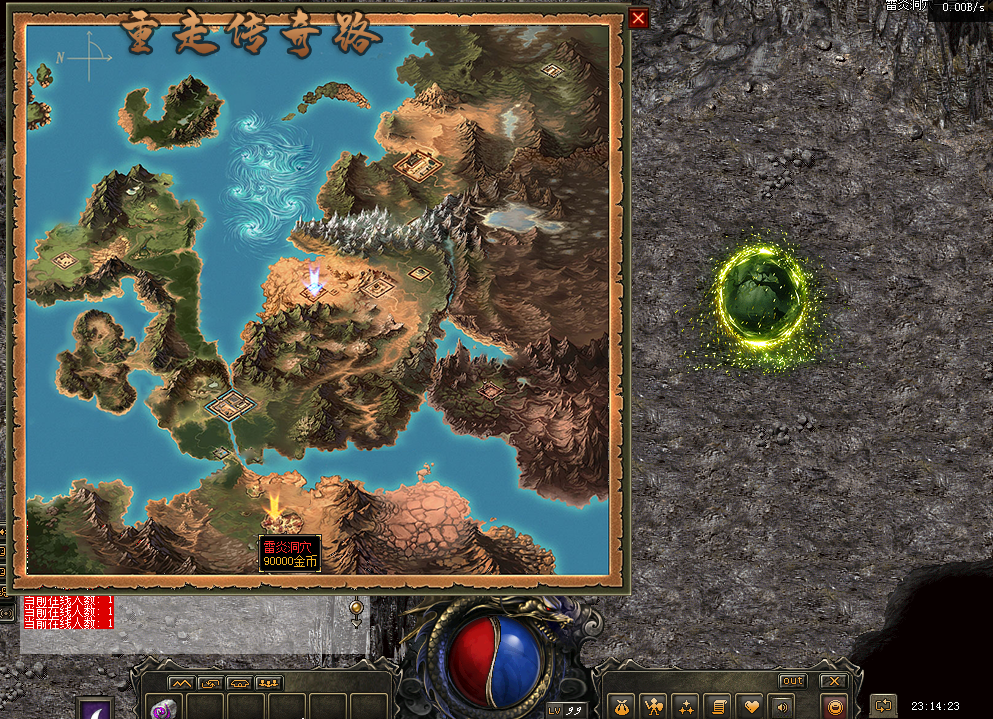Viewport: 993px width, 719px height.
Task: Click the "out" button
Action: (792, 681)
